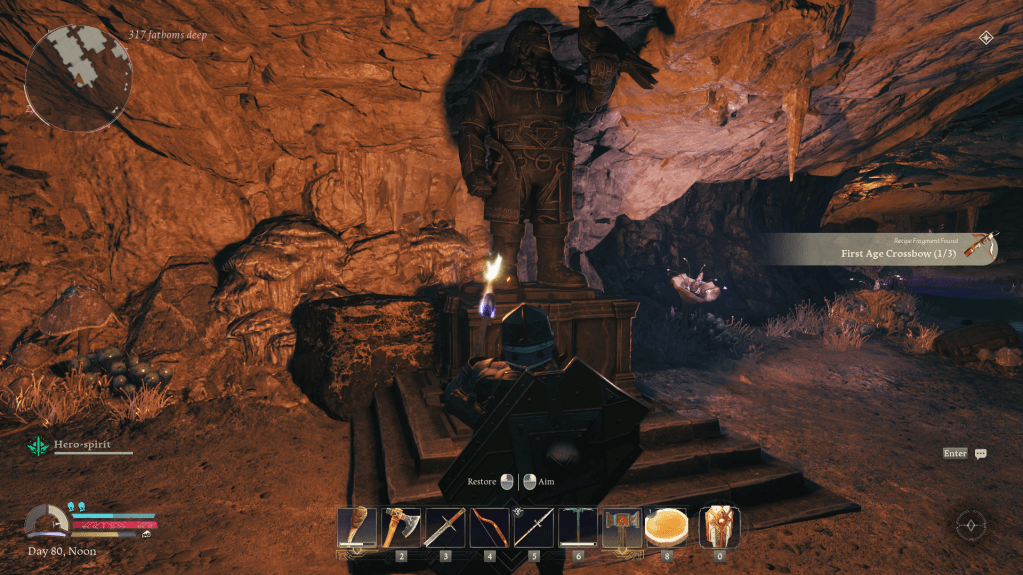The image size is (1023, 575).
Task: Click the Hero-spirit buff icon
Action: (x=37, y=448)
